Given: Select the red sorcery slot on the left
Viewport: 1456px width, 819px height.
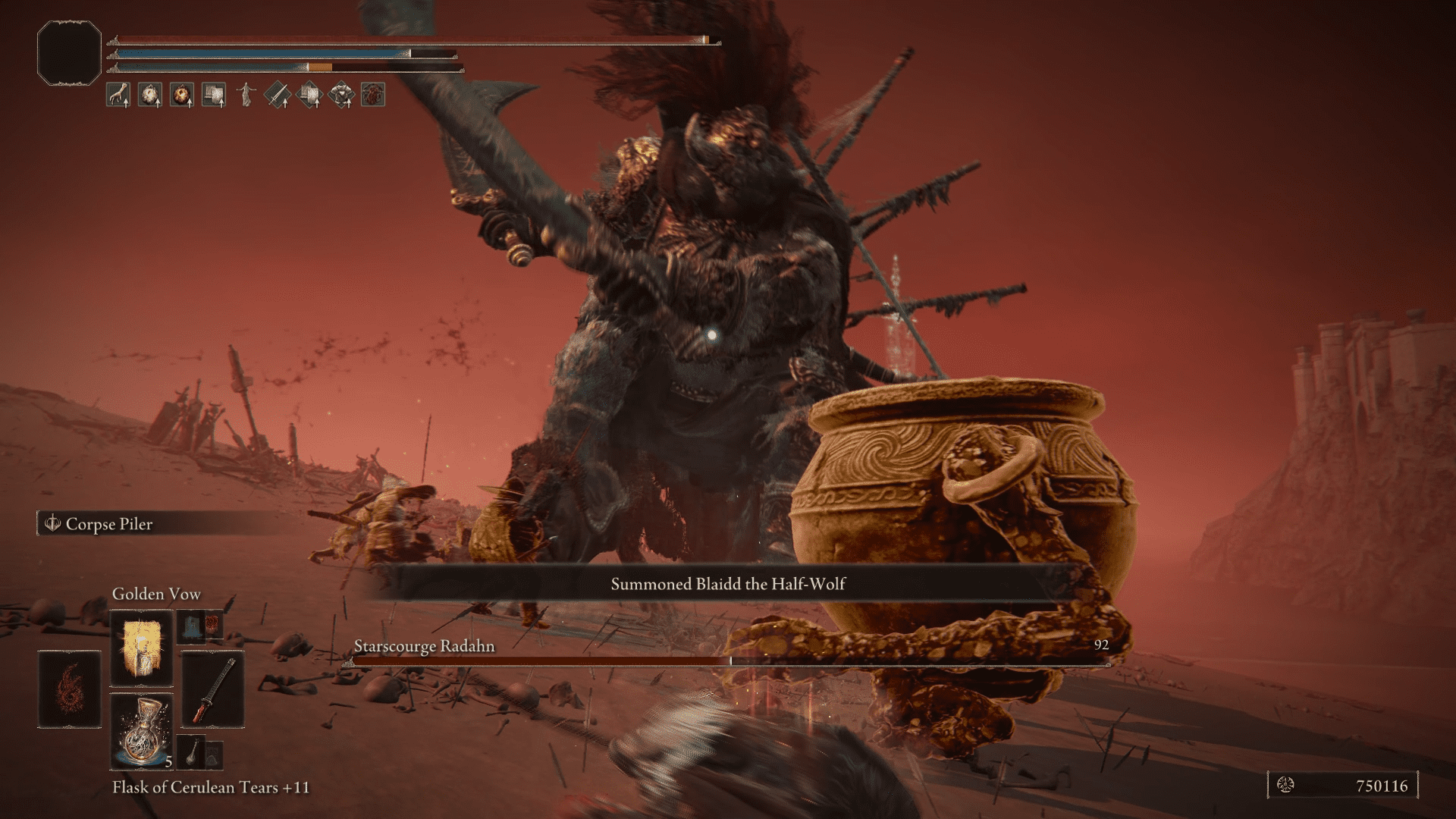Looking at the screenshot, I should pyautogui.click(x=69, y=689).
